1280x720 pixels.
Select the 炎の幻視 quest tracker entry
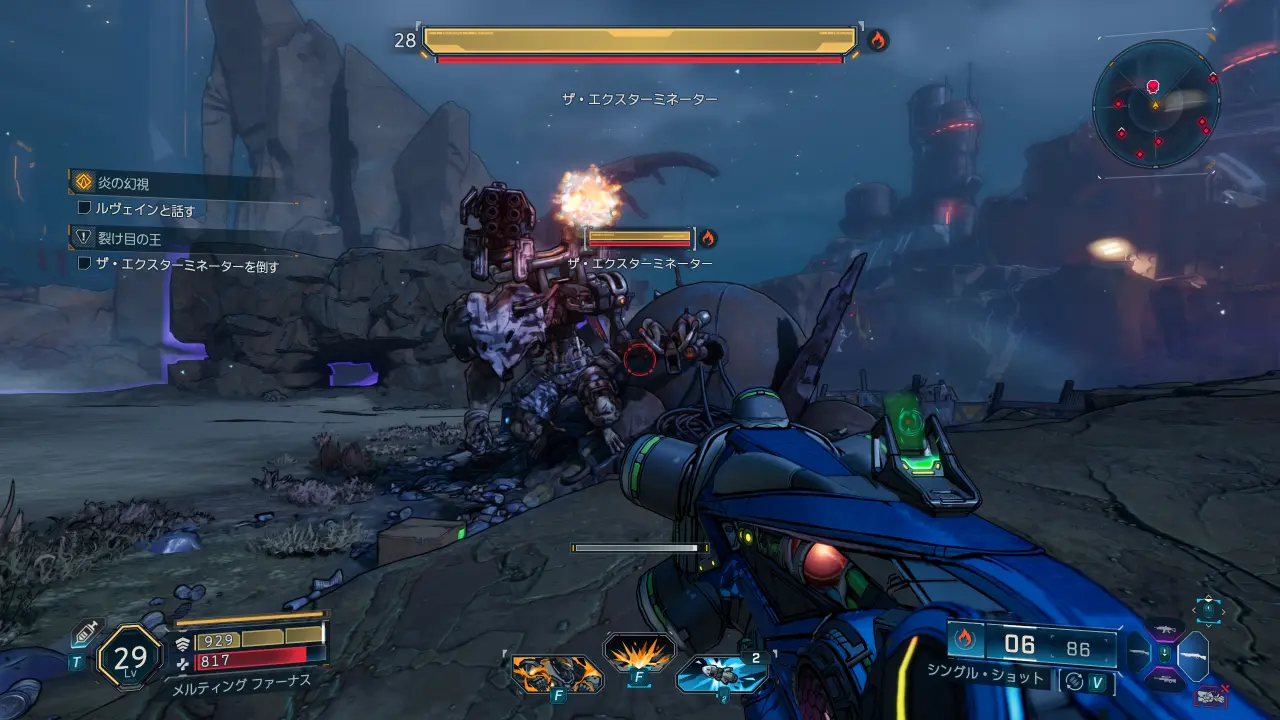[x=123, y=183]
